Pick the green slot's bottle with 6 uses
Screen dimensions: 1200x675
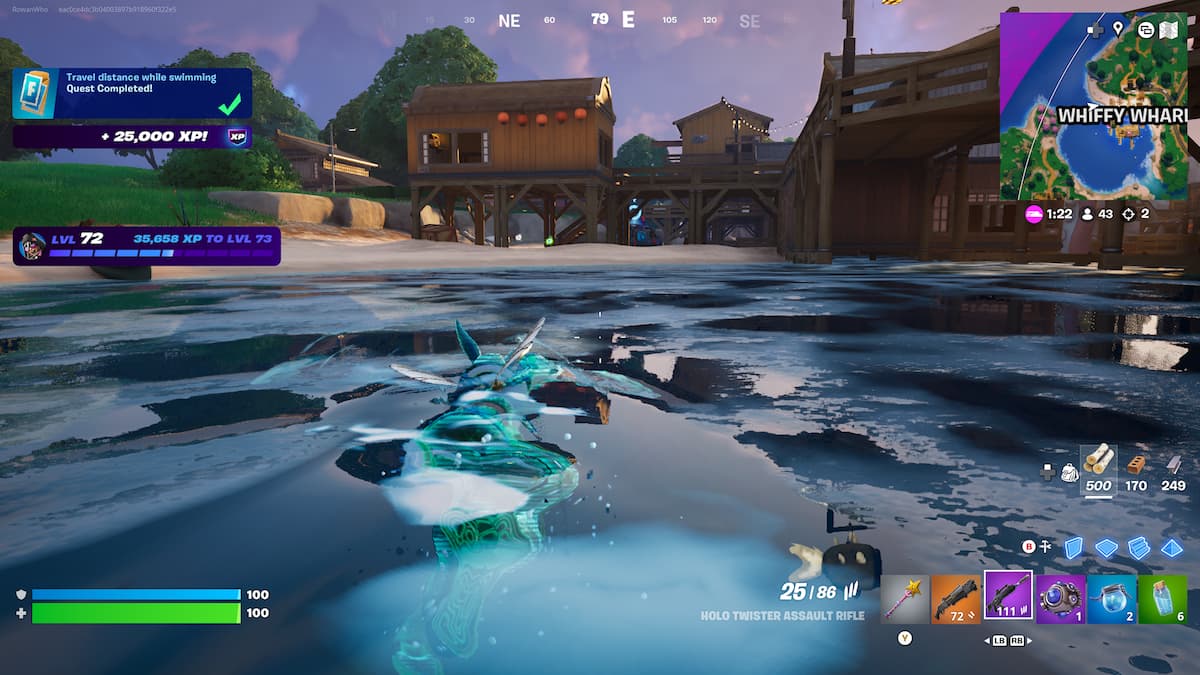[1162, 598]
